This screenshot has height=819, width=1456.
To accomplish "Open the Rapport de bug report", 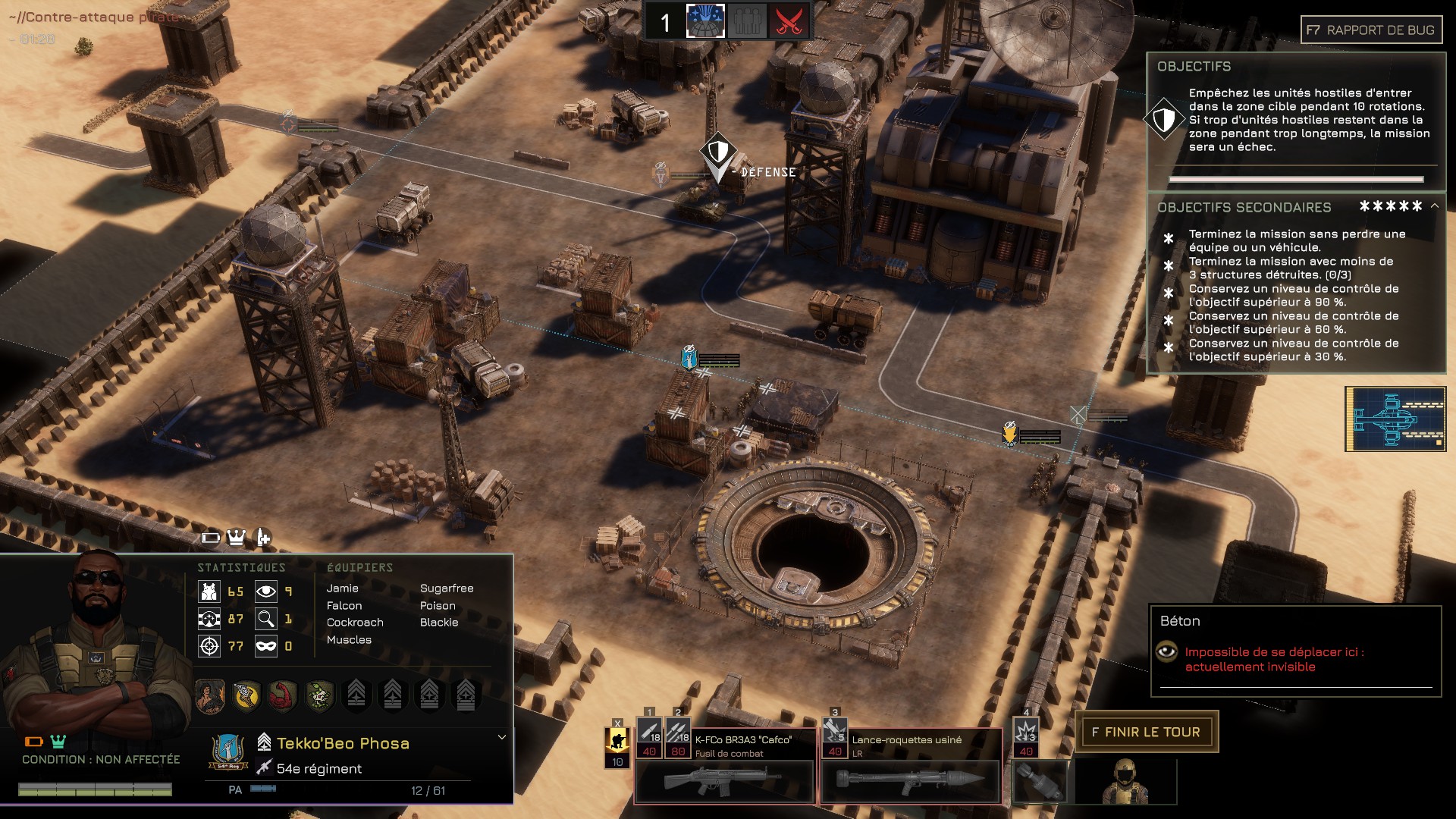I will (x=1371, y=30).
